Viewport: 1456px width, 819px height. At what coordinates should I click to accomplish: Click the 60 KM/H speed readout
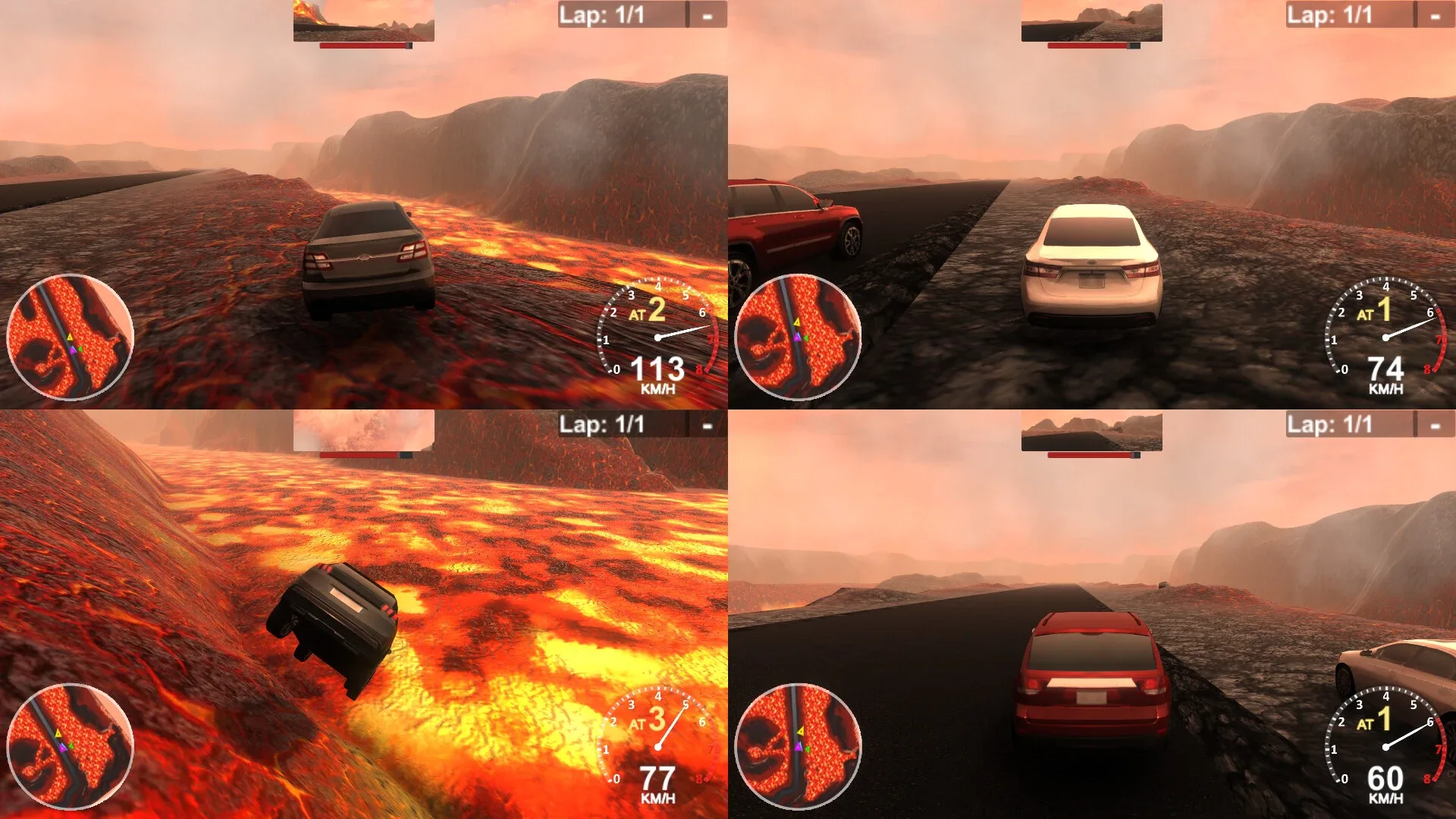(1386, 779)
